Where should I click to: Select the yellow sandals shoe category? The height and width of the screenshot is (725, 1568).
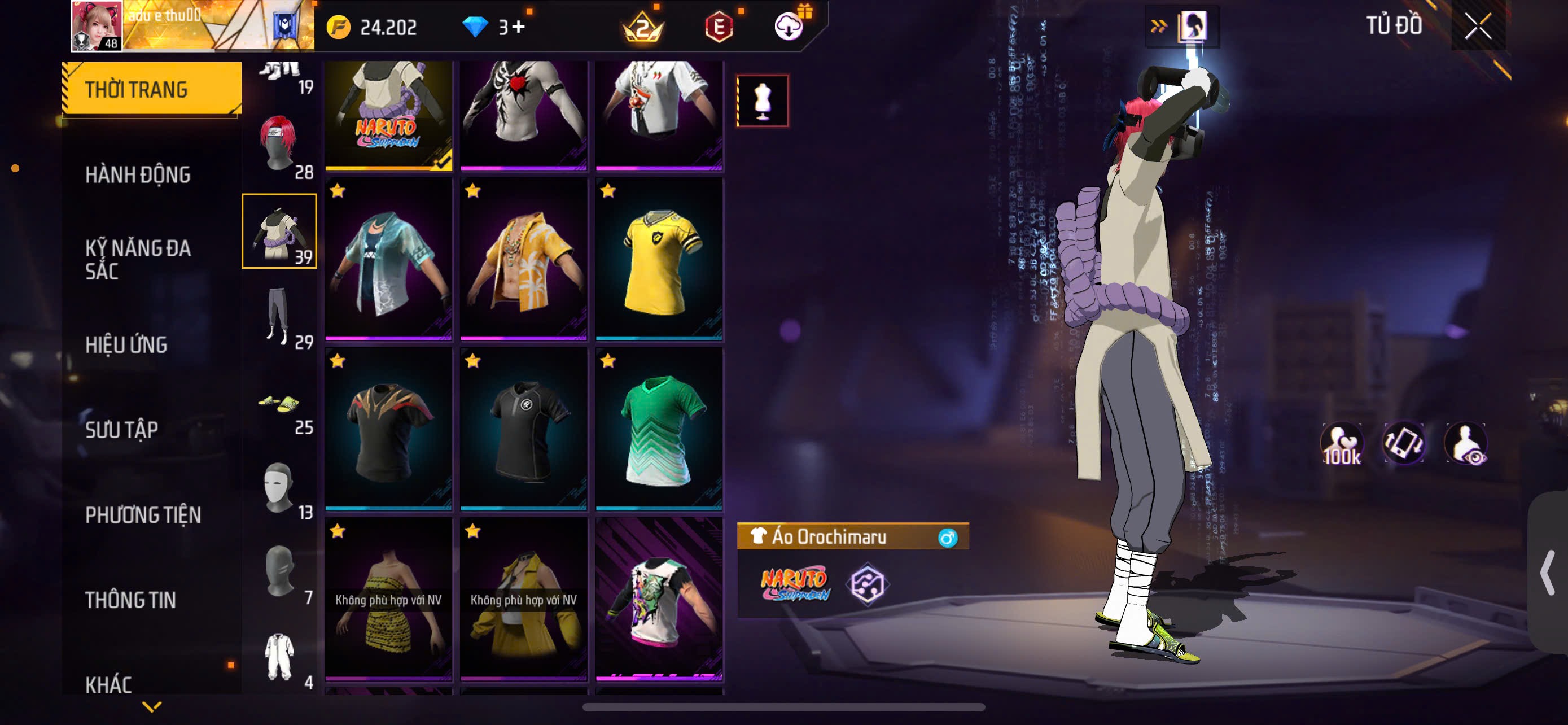click(x=279, y=405)
